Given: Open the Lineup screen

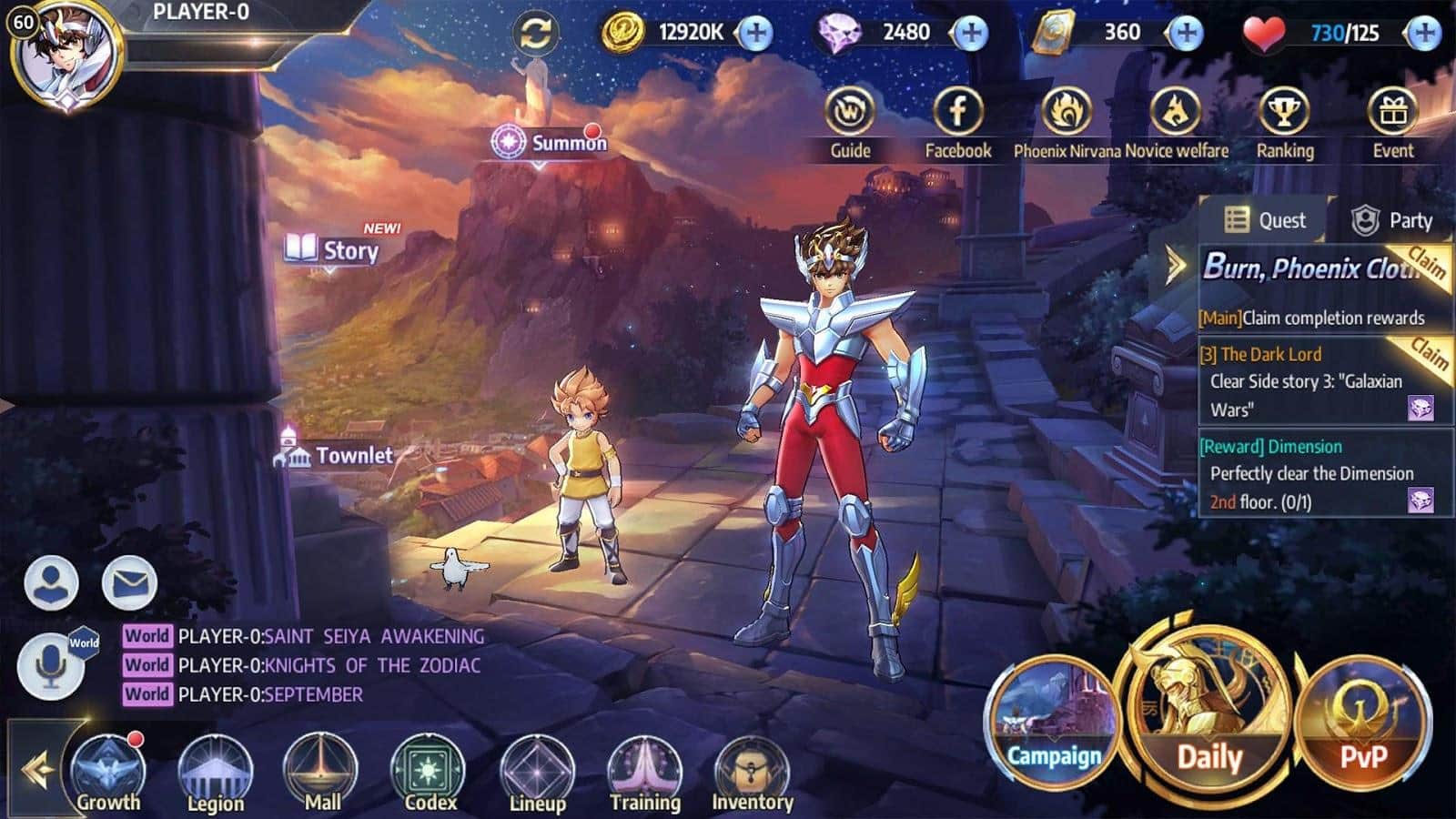Looking at the screenshot, I should coord(537,773).
